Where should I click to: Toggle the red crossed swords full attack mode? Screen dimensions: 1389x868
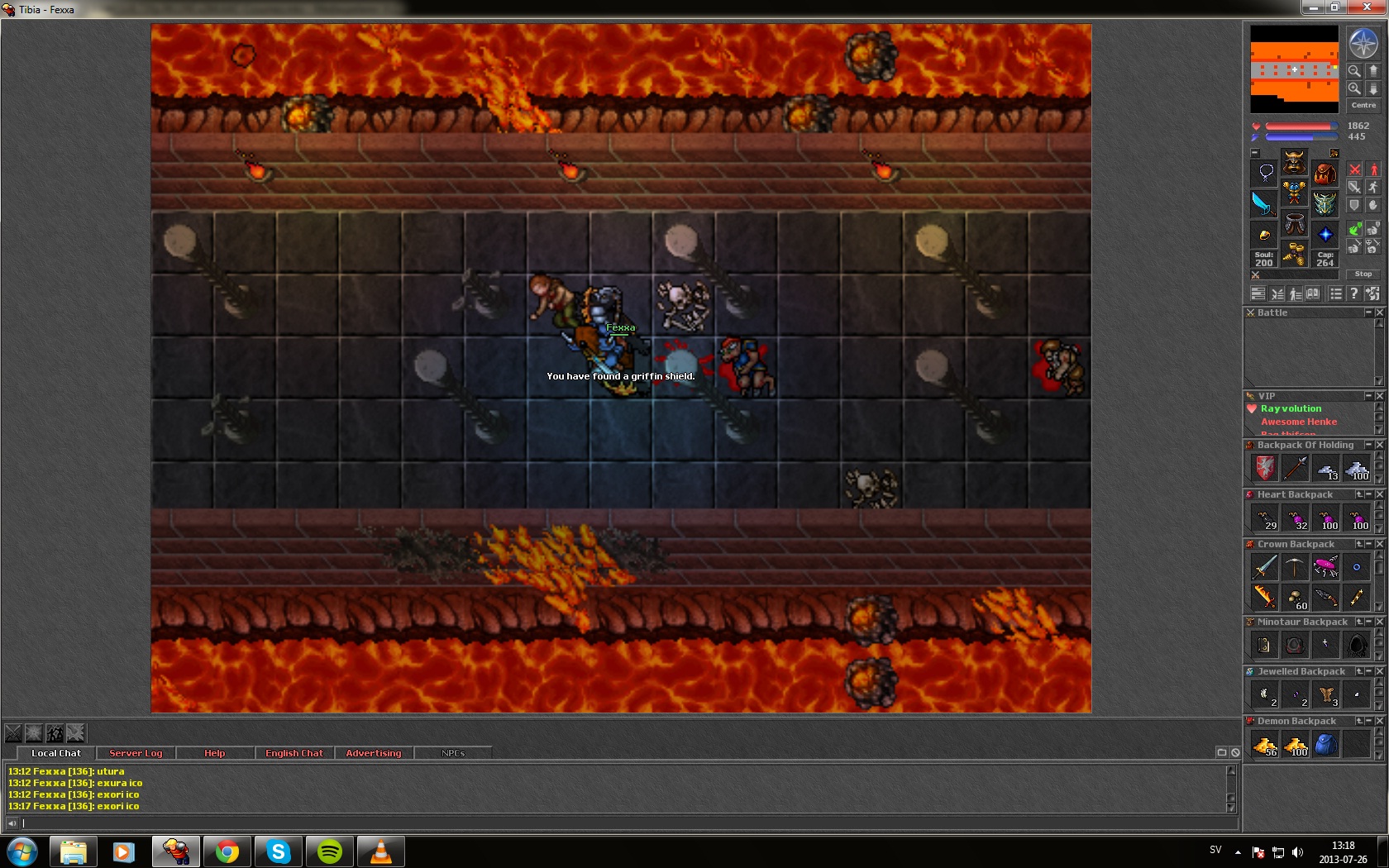click(1354, 169)
